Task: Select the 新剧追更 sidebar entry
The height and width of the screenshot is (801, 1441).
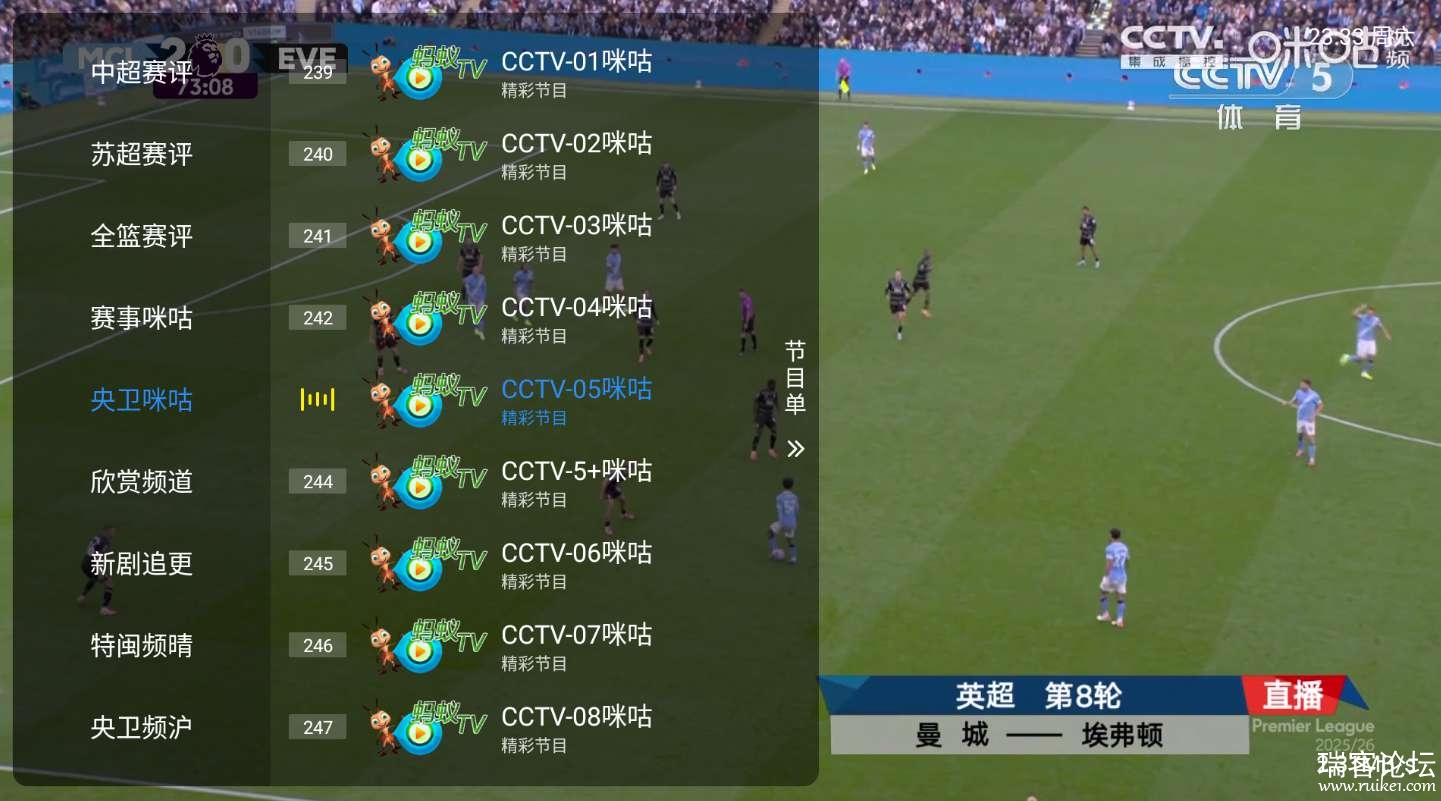Action: click(140, 563)
